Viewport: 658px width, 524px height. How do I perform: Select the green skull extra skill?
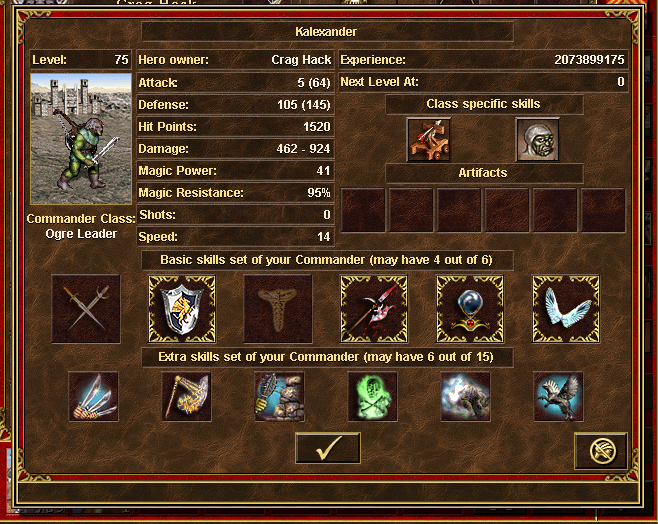coord(373,396)
